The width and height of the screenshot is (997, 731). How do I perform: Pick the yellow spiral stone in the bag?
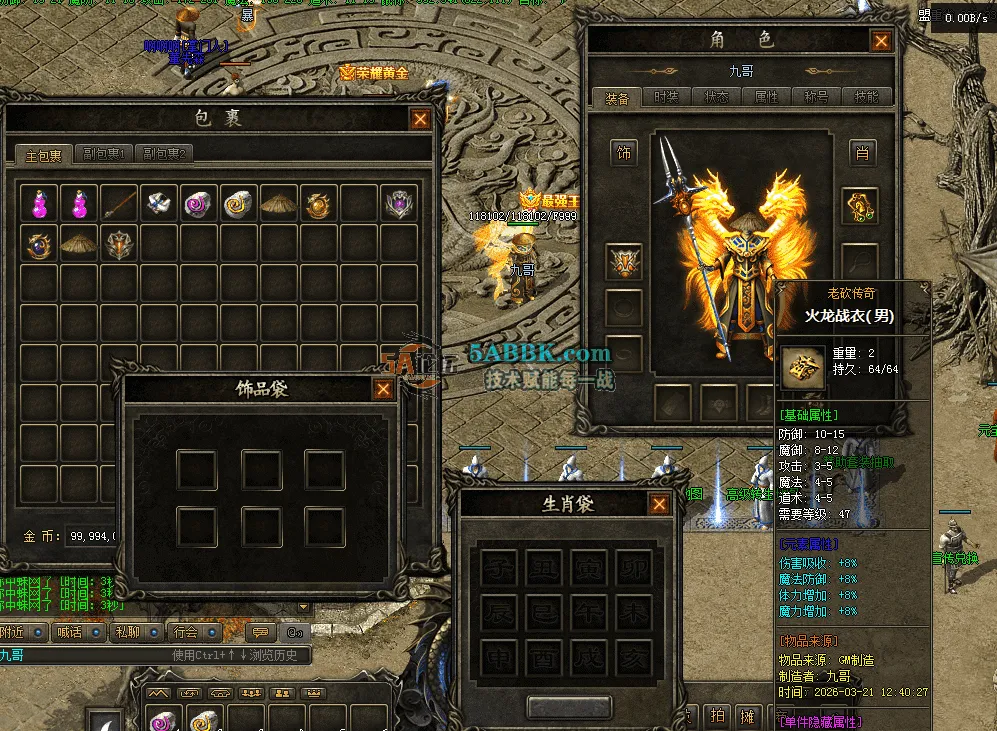(x=239, y=204)
